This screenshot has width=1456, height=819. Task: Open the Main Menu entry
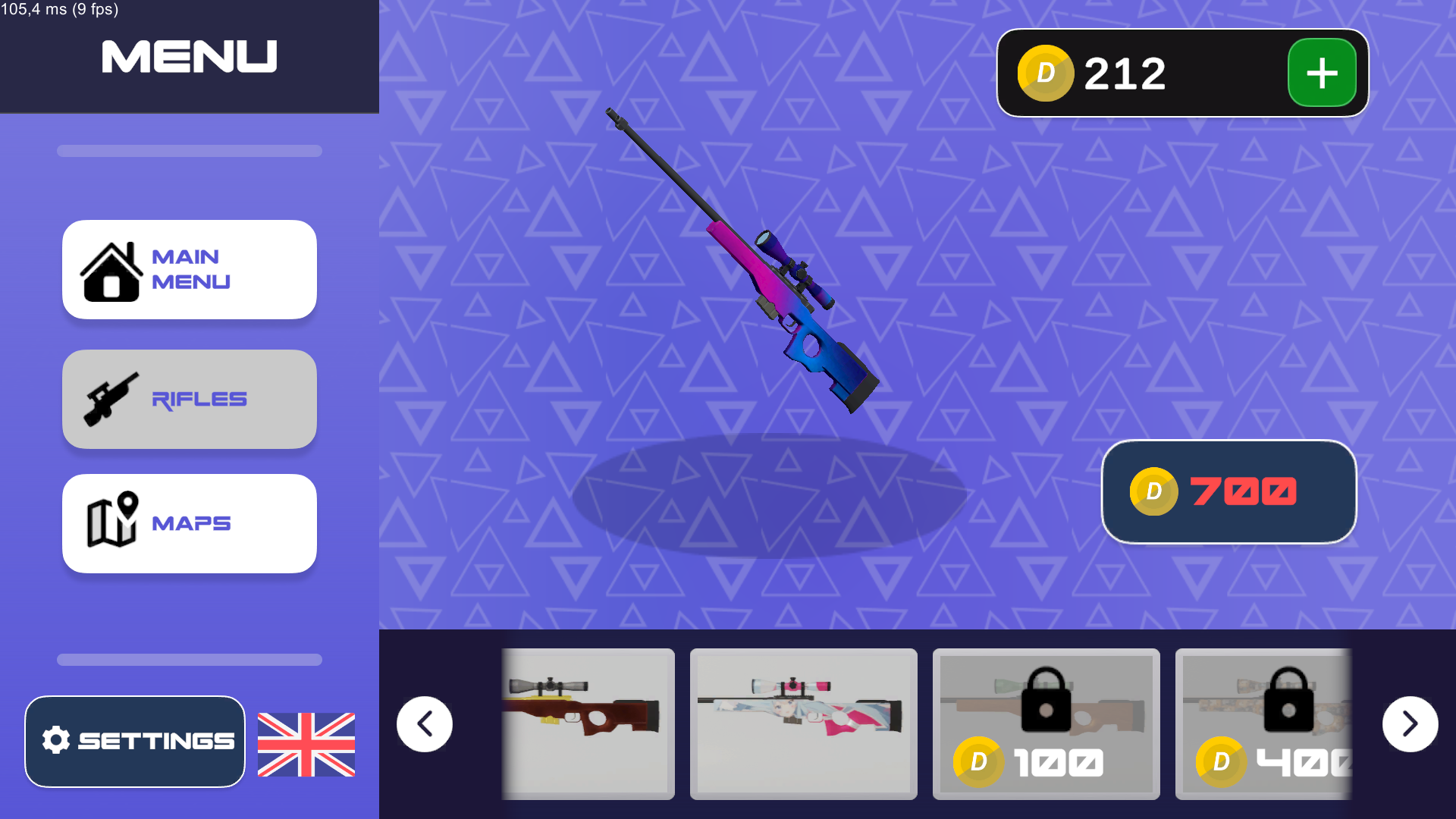pyautogui.click(x=190, y=269)
